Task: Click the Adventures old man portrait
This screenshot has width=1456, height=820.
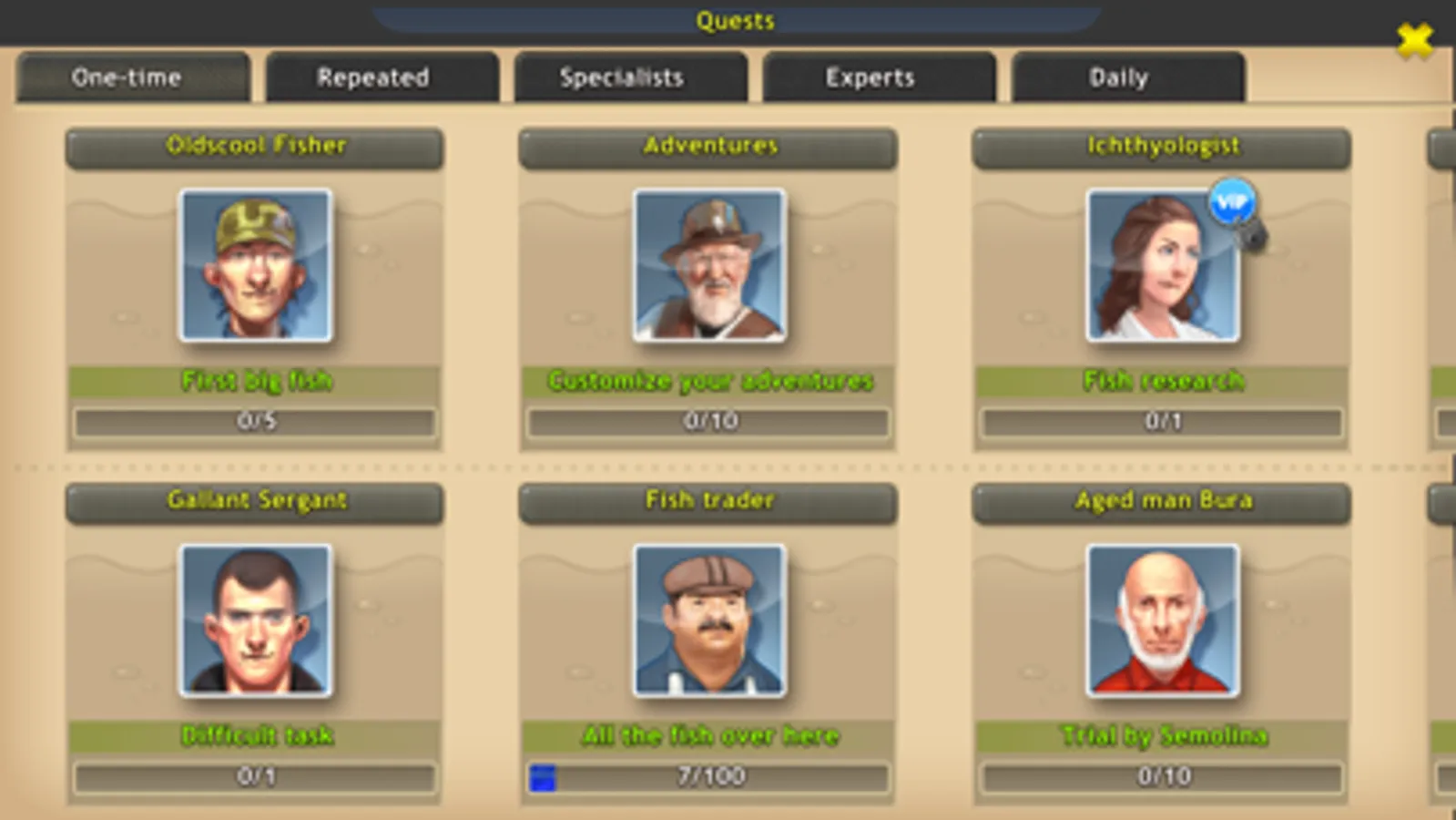Action: pos(709,264)
